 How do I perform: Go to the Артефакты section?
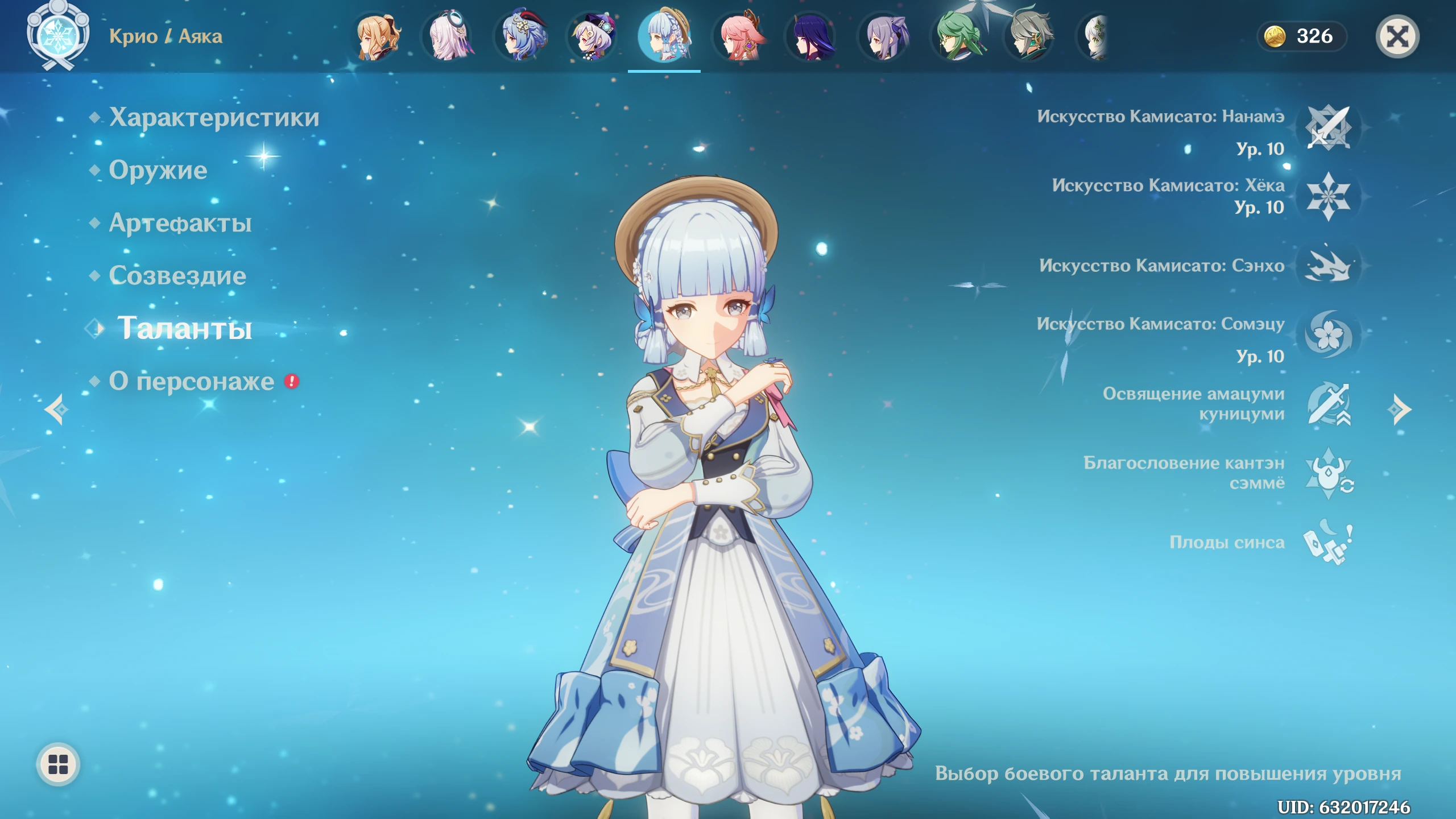pos(180,223)
